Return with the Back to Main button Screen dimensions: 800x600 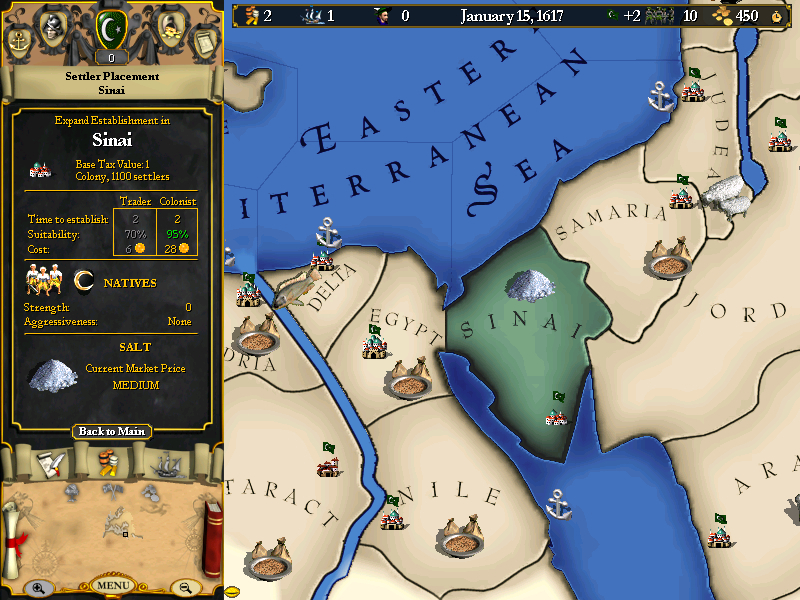(112, 431)
